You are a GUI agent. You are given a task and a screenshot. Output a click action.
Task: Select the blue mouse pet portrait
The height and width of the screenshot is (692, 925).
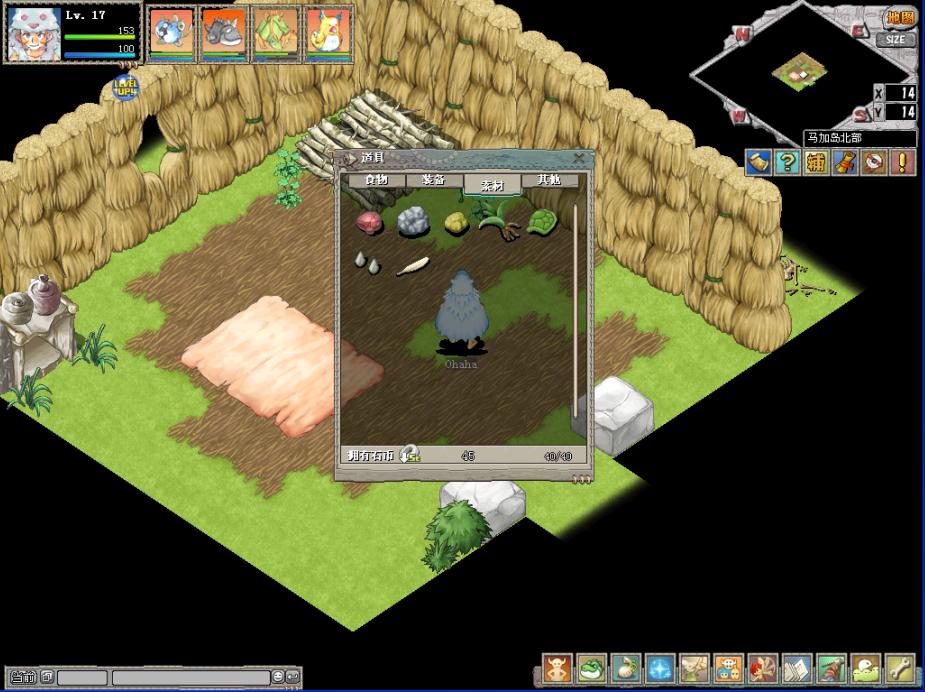[171, 32]
